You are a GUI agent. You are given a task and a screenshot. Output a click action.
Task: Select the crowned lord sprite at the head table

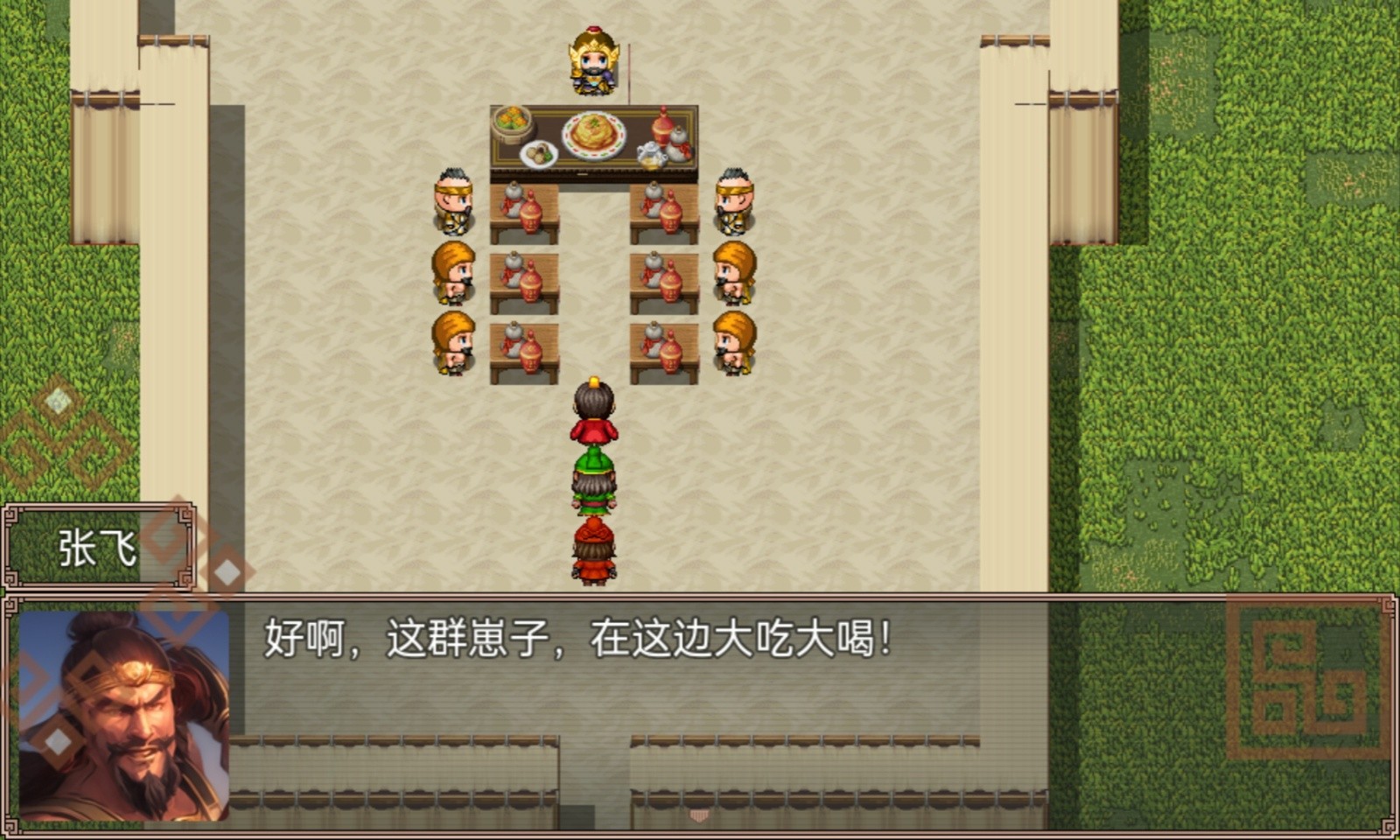593,61
